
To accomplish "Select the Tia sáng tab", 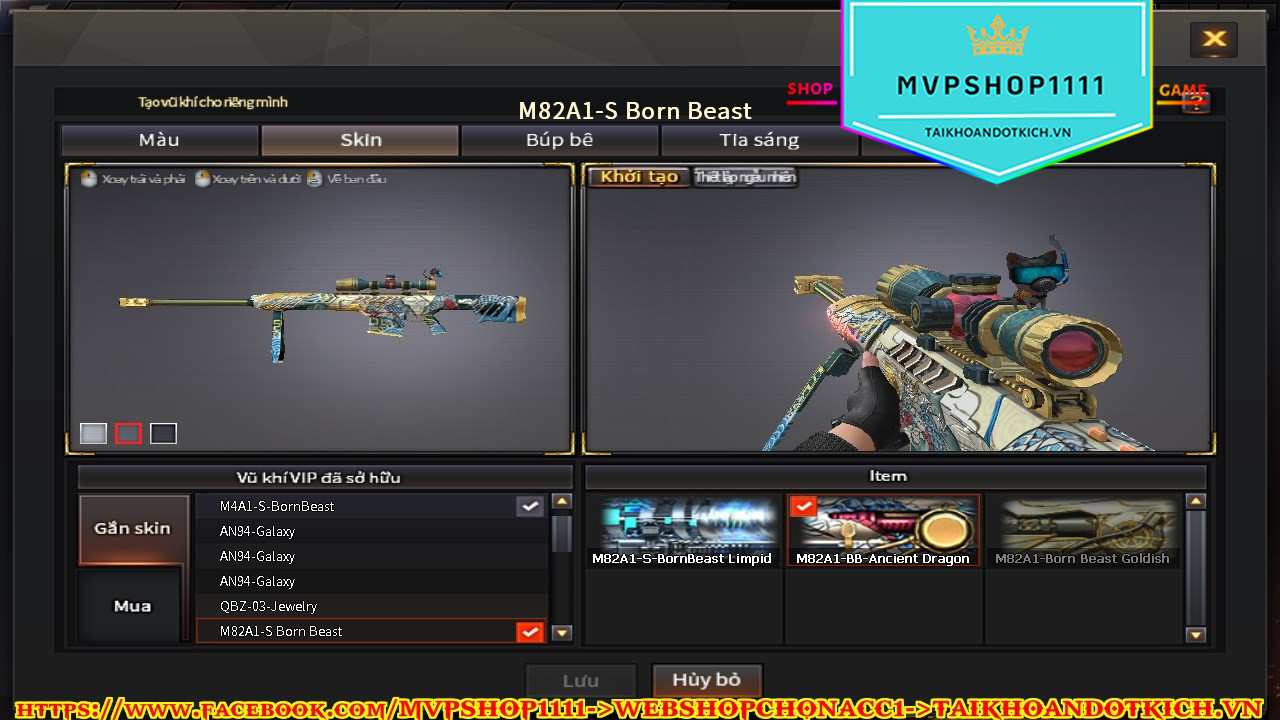I will pyautogui.click(x=759, y=140).
